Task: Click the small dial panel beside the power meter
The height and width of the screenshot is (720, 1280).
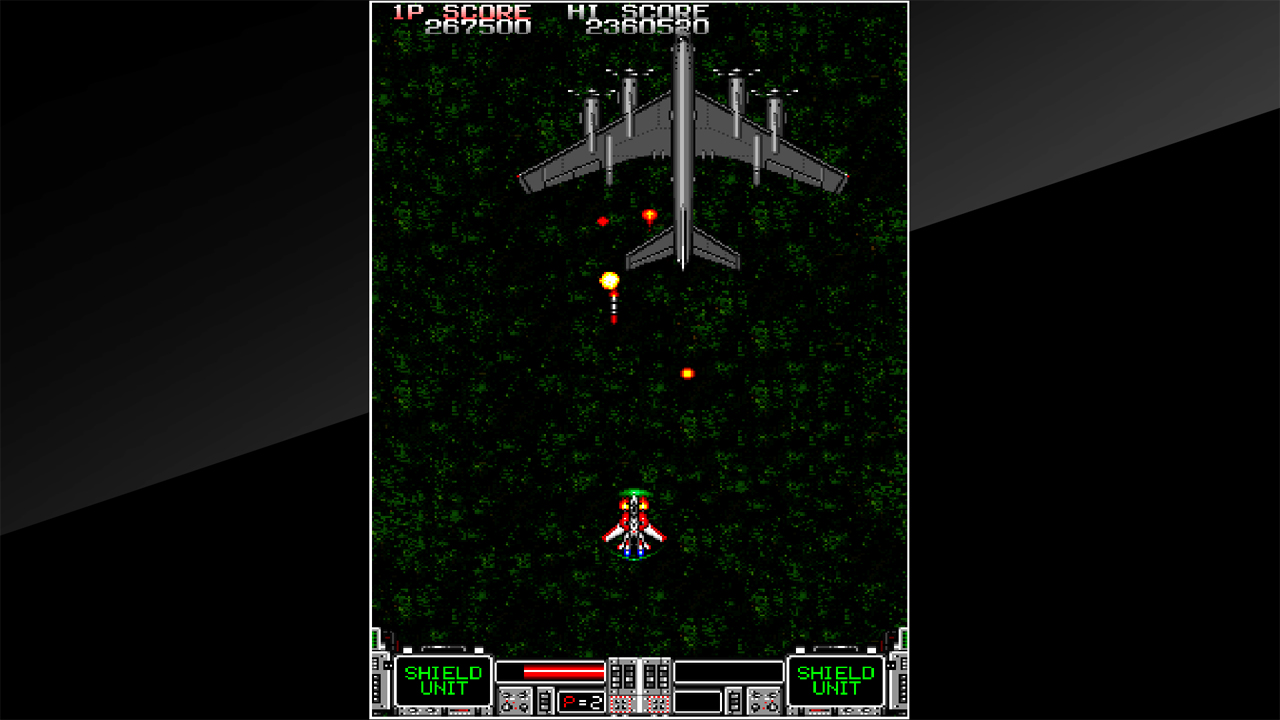Action: 546,700
